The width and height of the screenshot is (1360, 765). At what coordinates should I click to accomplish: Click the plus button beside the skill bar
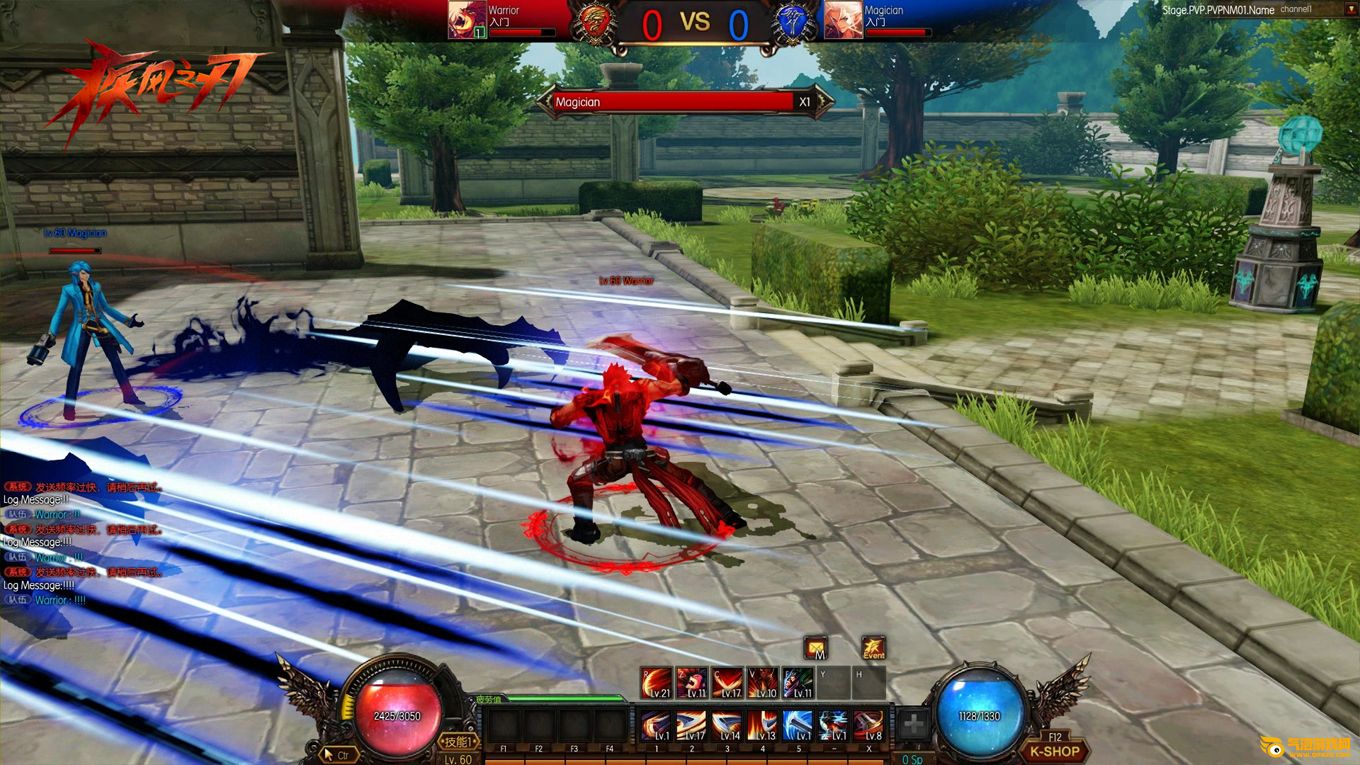point(912,724)
